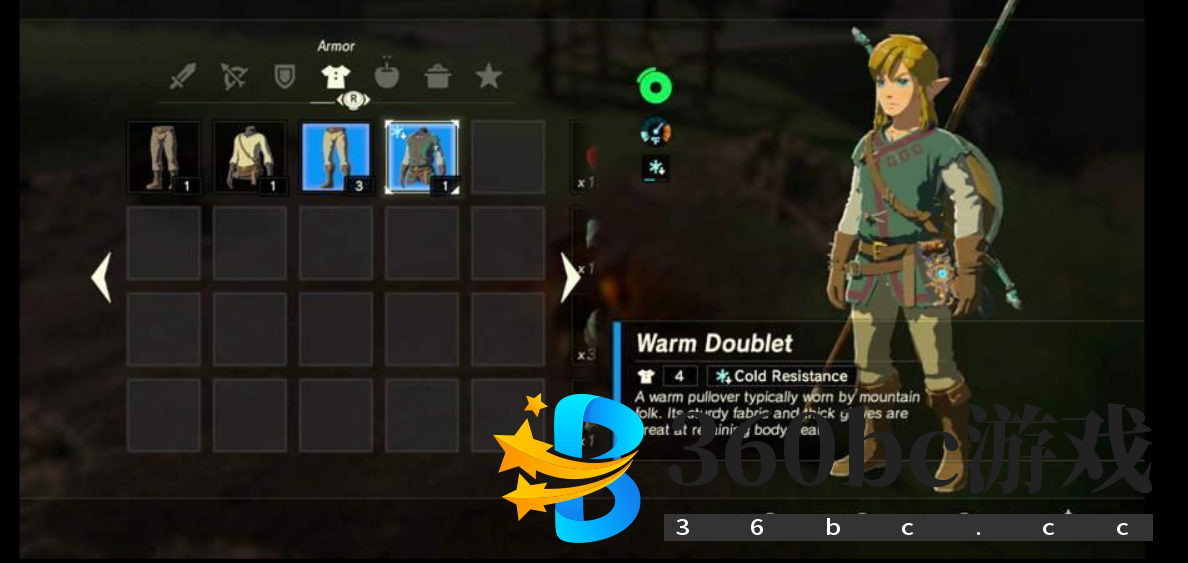The image size is (1188, 563).
Task: Select the equipped trousers with defense 3
Action: tap(336, 157)
